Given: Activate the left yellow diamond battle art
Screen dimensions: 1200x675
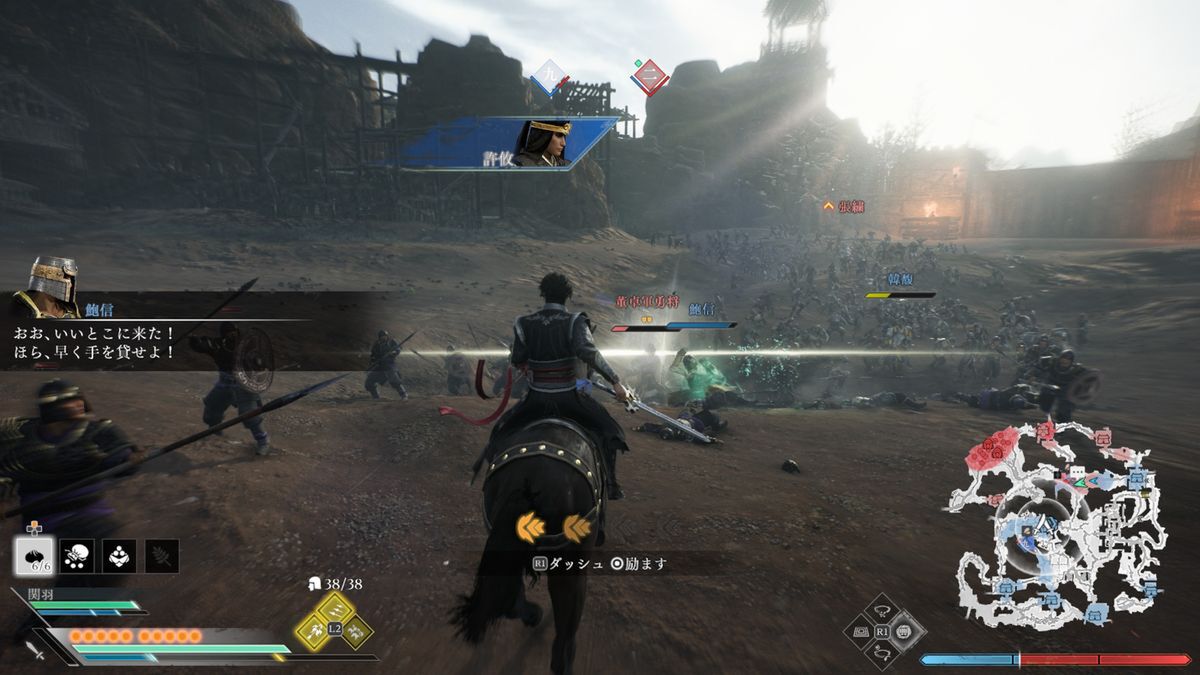Looking at the screenshot, I should point(312,630).
